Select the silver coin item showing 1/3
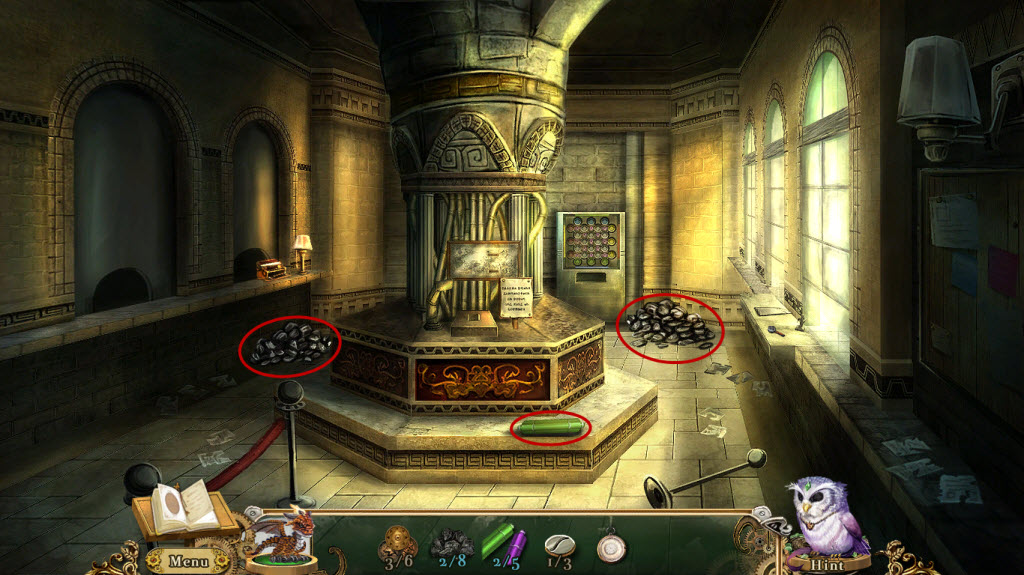 [x=559, y=543]
